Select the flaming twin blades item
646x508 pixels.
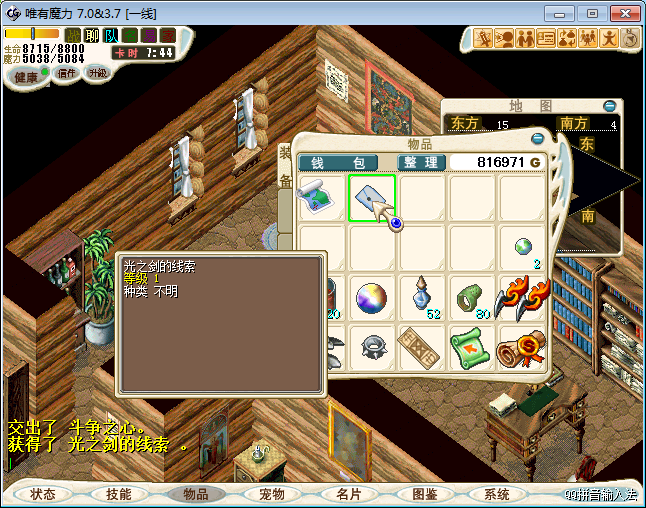pos(522,297)
